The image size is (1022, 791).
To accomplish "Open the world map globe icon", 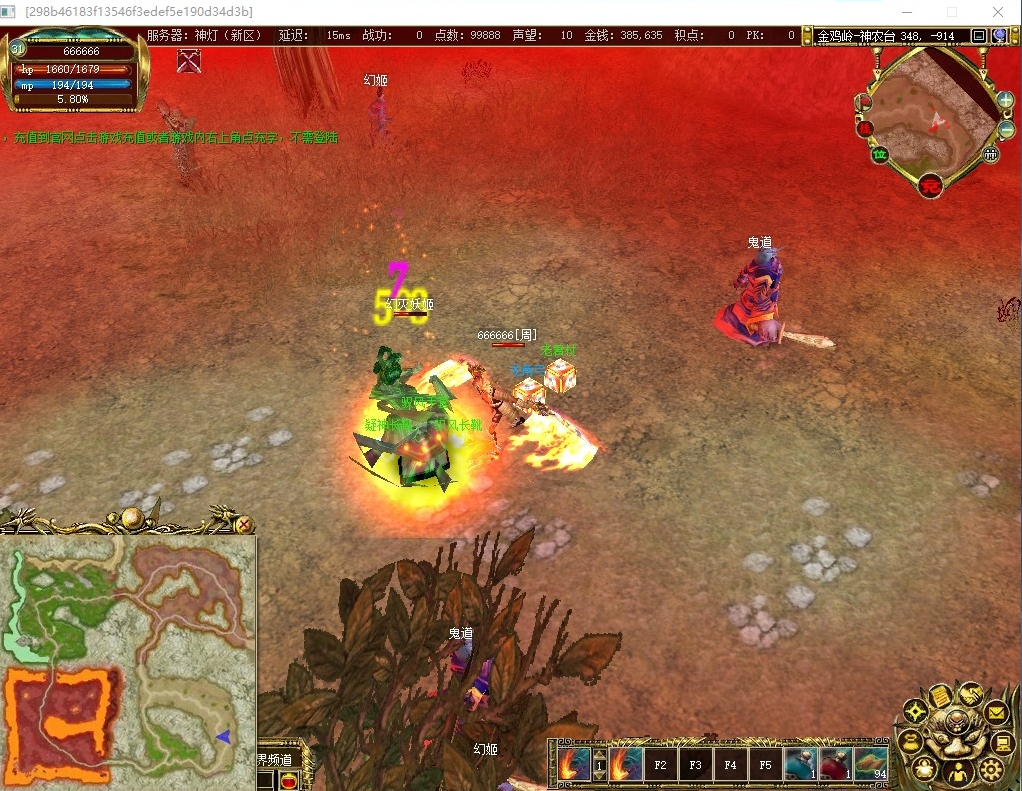I will pyautogui.click(x=998, y=36).
